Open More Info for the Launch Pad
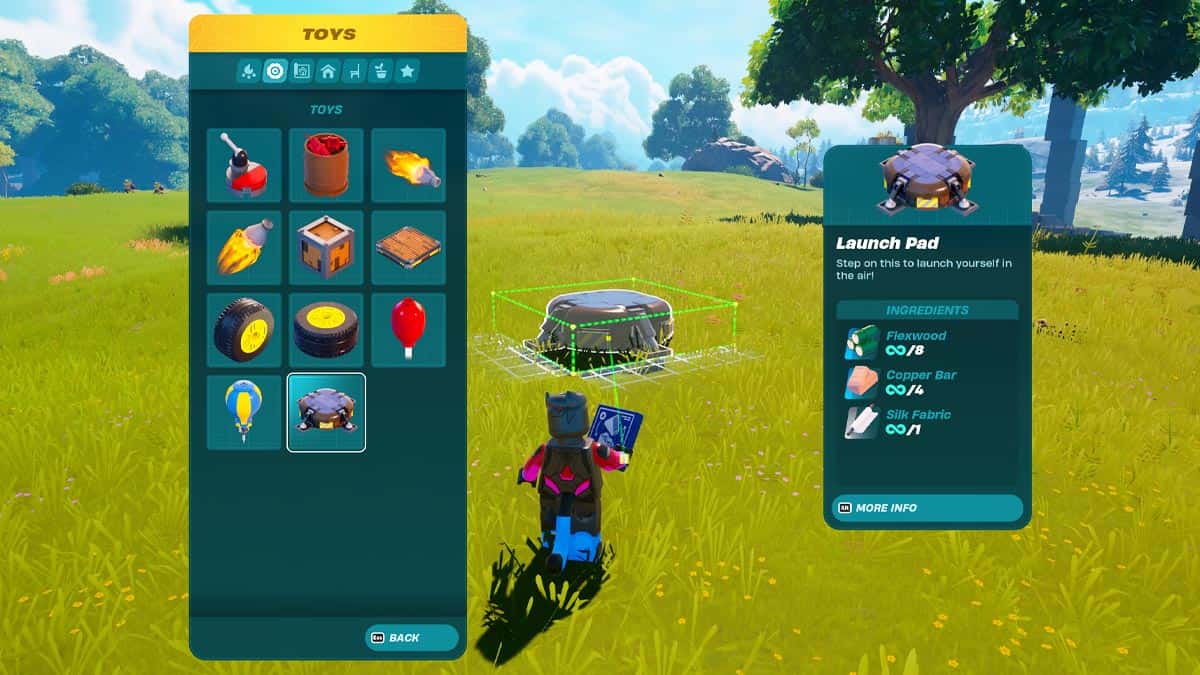This screenshot has width=1200, height=675. 926,508
